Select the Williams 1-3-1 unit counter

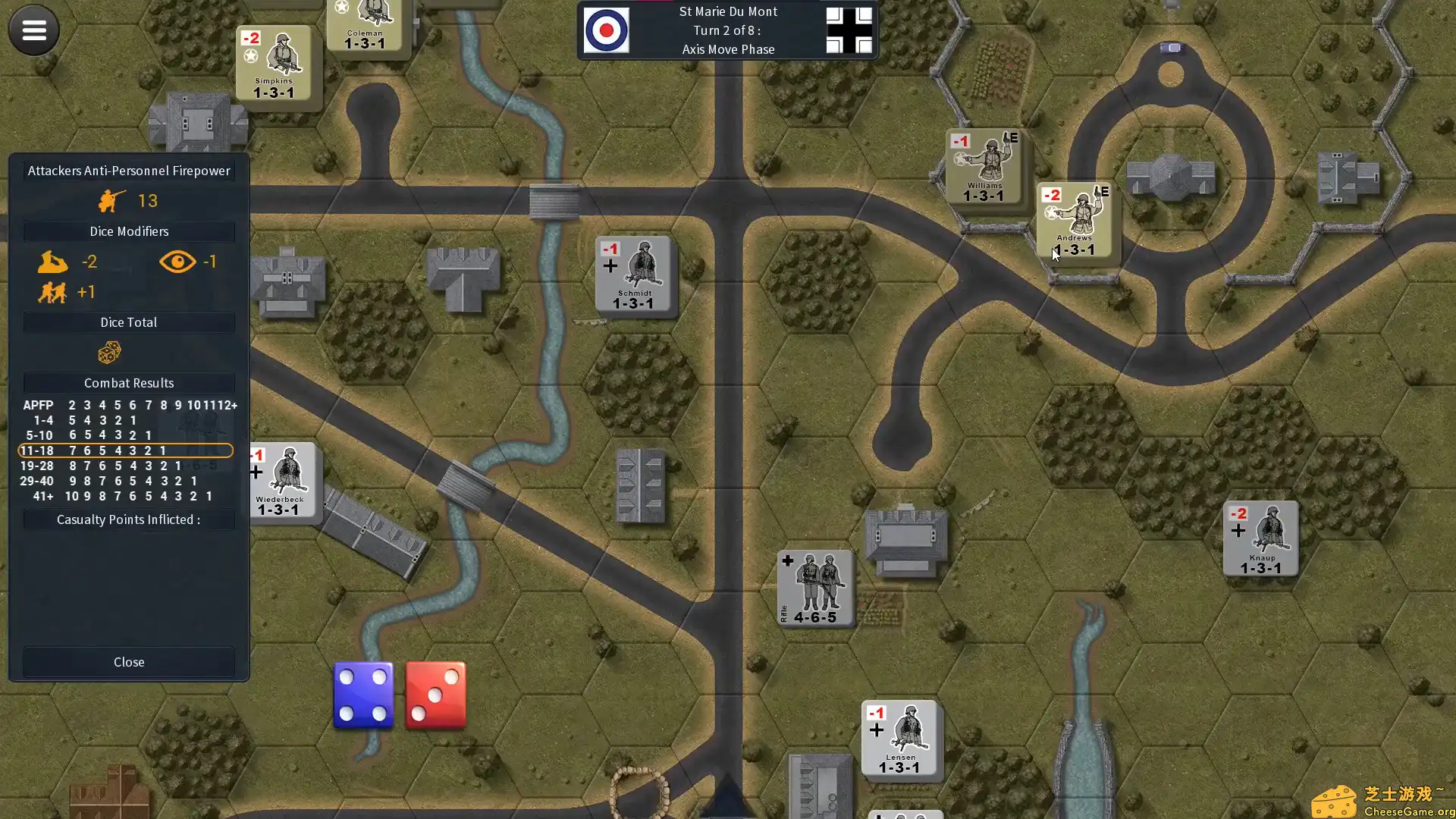[984, 167]
